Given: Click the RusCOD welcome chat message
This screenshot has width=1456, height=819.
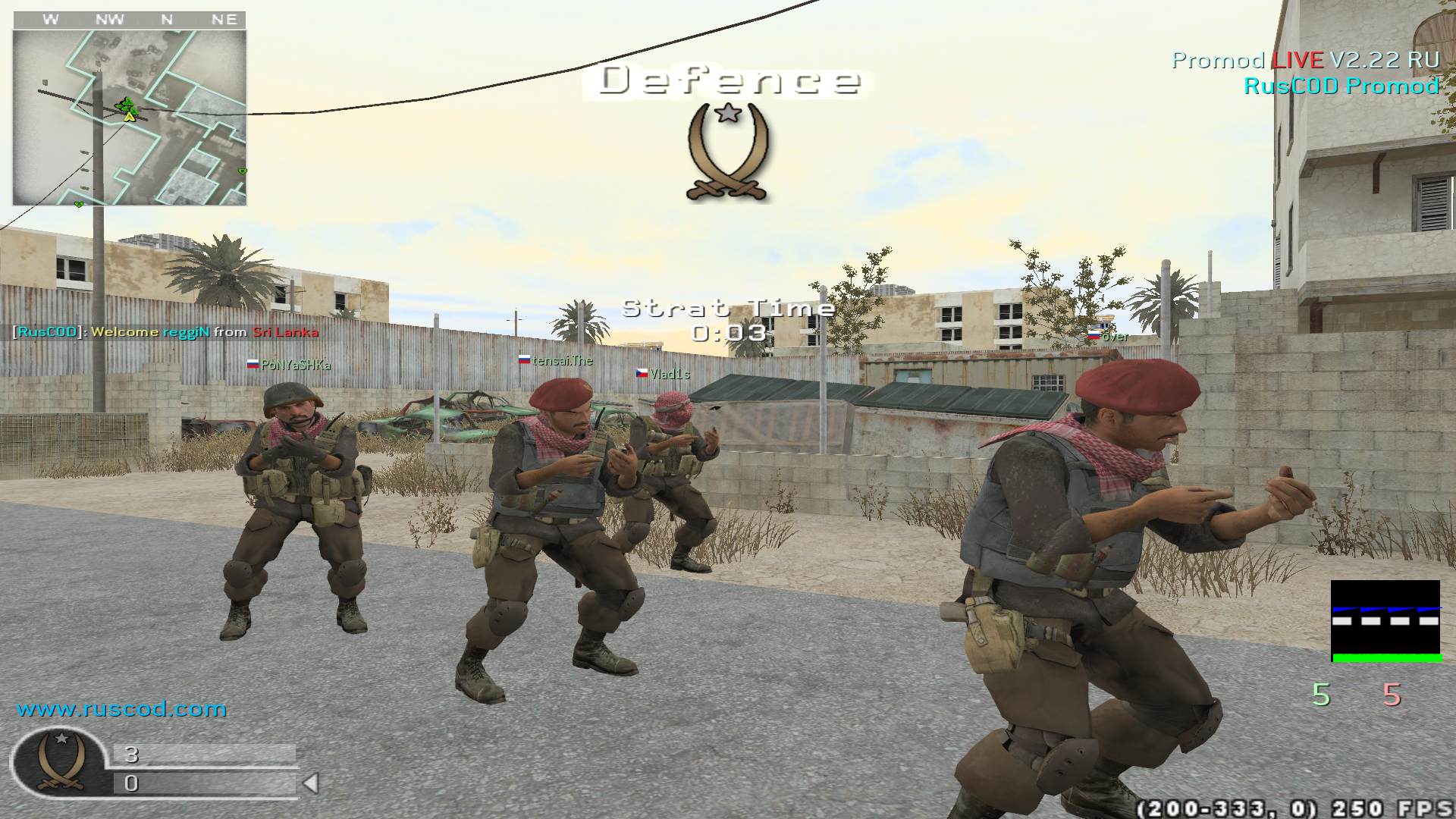Looking at the screenshot, I should [165, 332].
